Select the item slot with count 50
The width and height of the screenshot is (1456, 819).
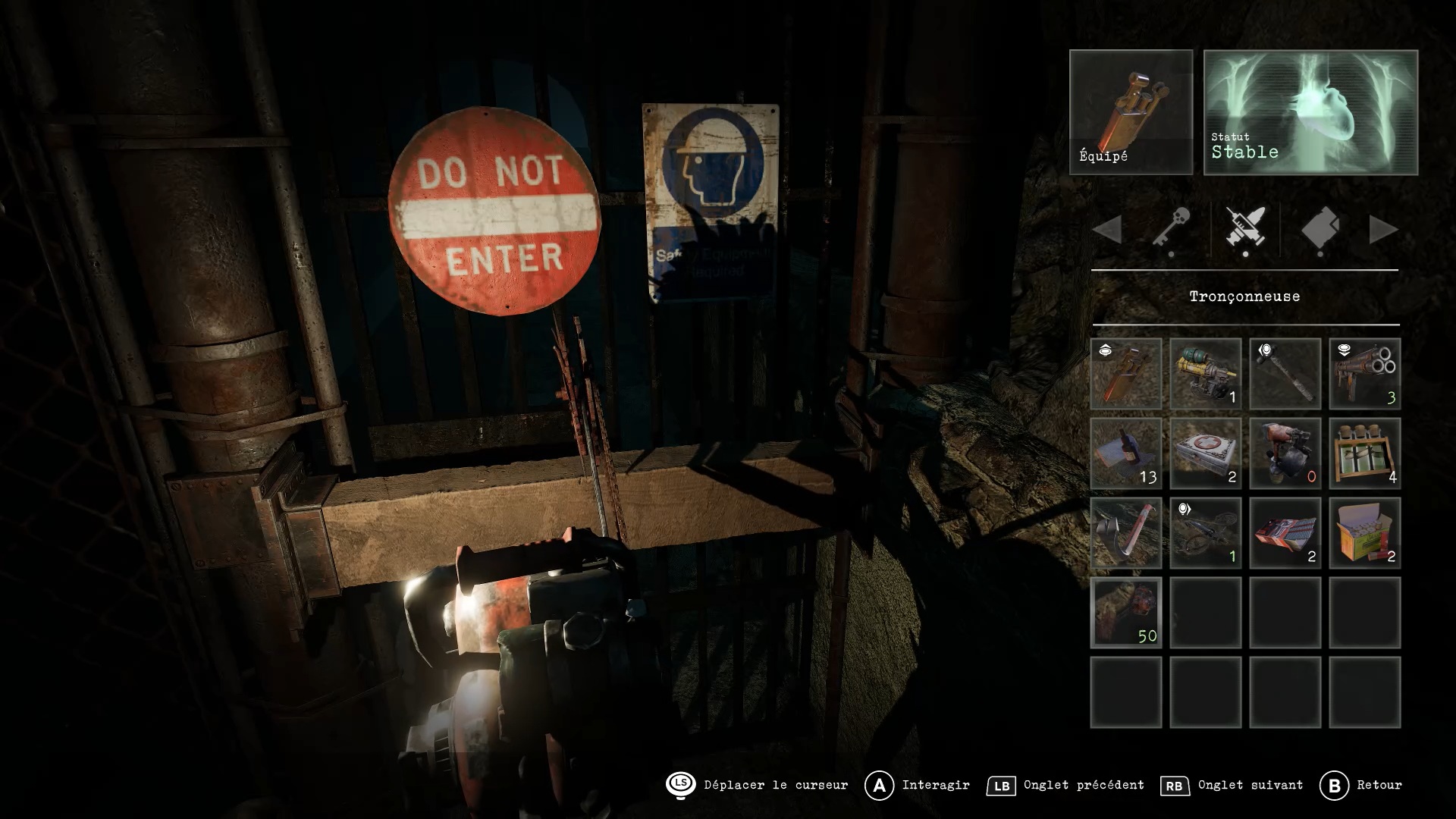pos(1126,613)
